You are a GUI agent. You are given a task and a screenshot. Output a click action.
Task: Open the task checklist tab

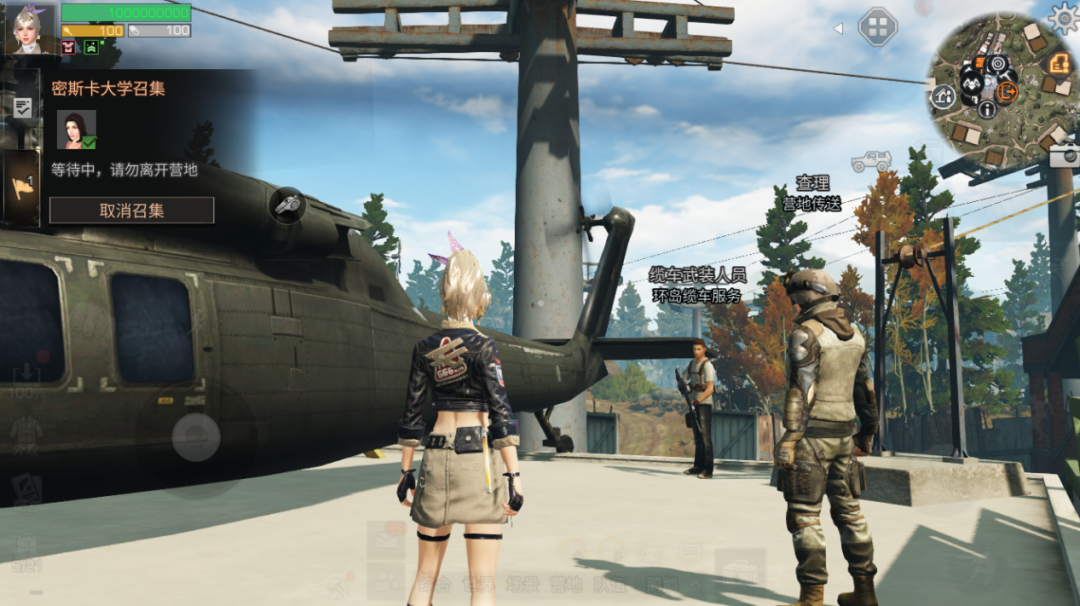22,108
